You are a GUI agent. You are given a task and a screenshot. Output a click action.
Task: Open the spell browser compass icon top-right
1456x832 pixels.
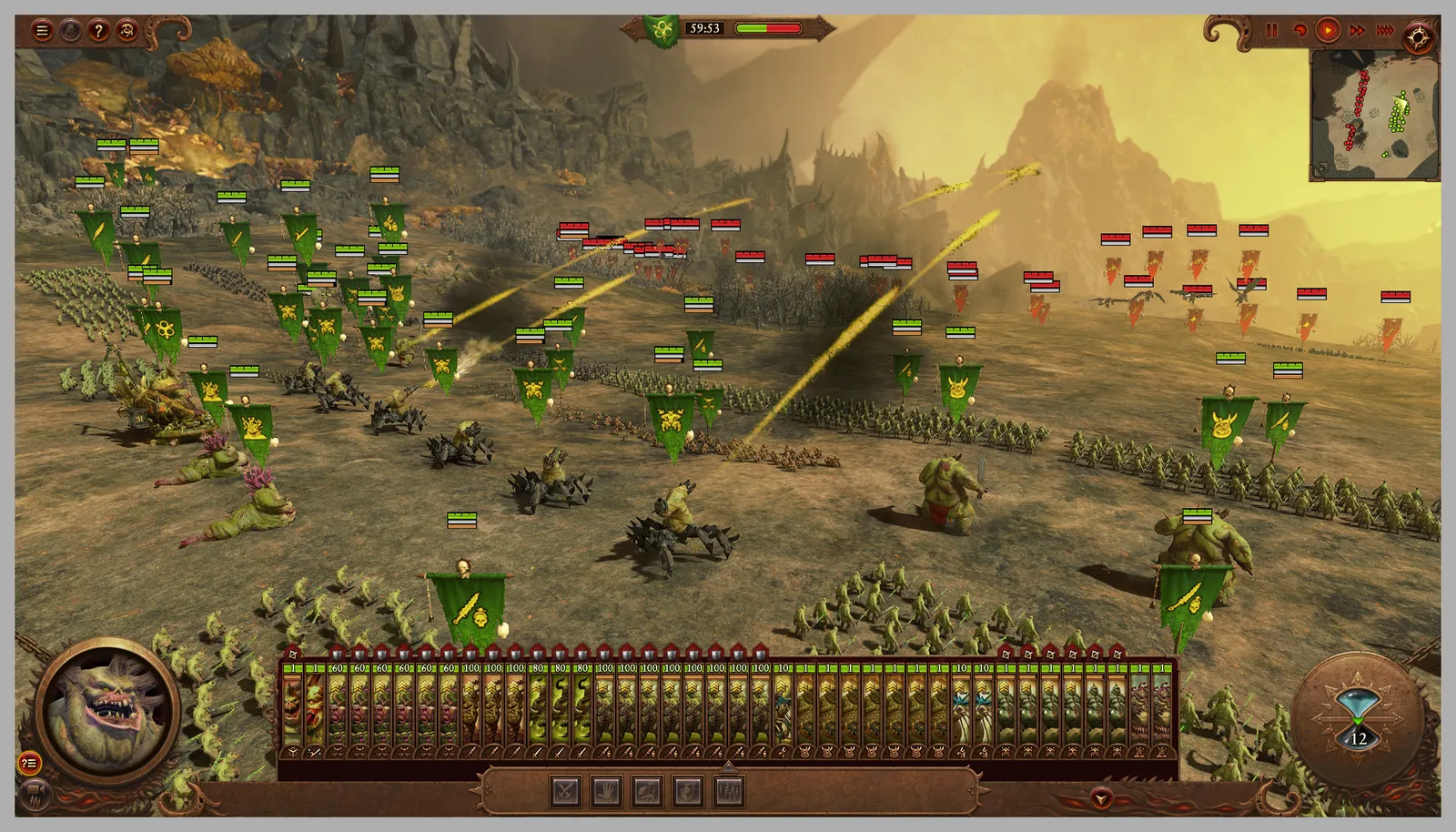(x=1417, y=36)
